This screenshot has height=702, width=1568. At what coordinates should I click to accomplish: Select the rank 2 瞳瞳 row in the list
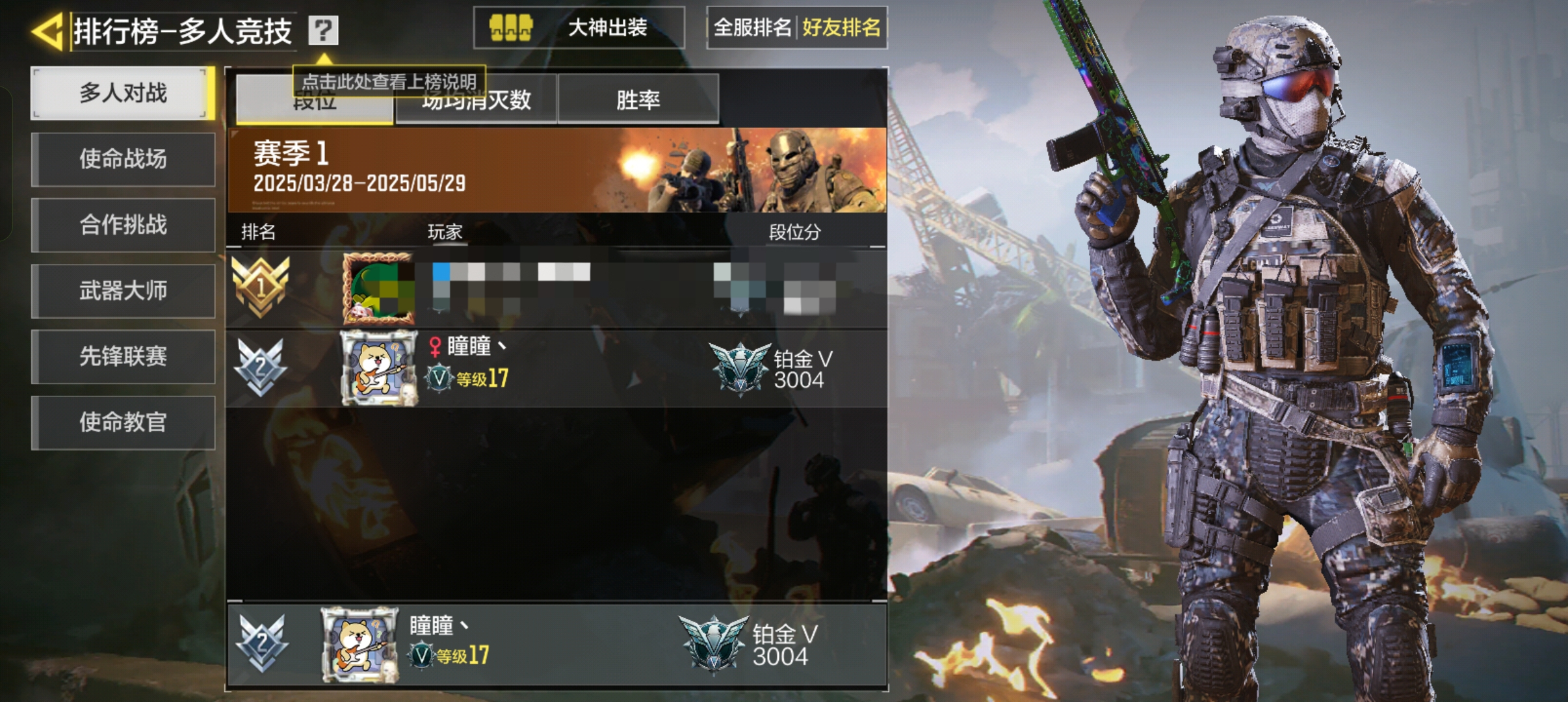556,369
